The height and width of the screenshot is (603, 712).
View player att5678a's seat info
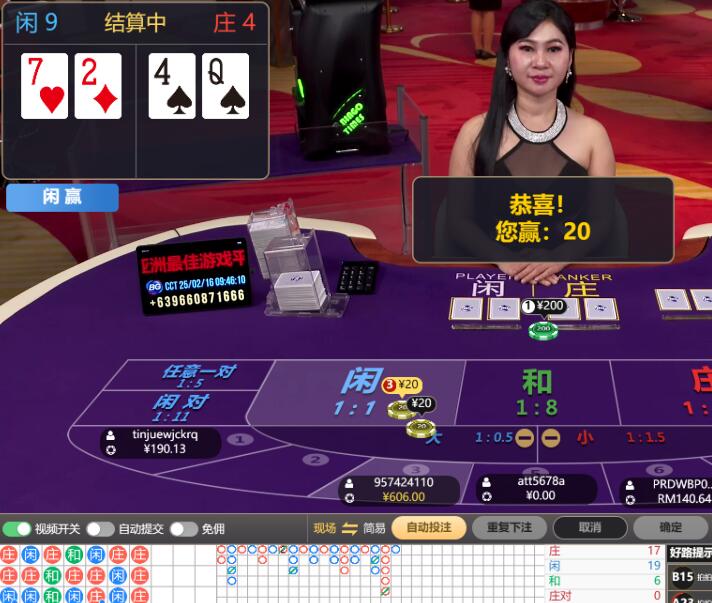click(x=537, y=488)
